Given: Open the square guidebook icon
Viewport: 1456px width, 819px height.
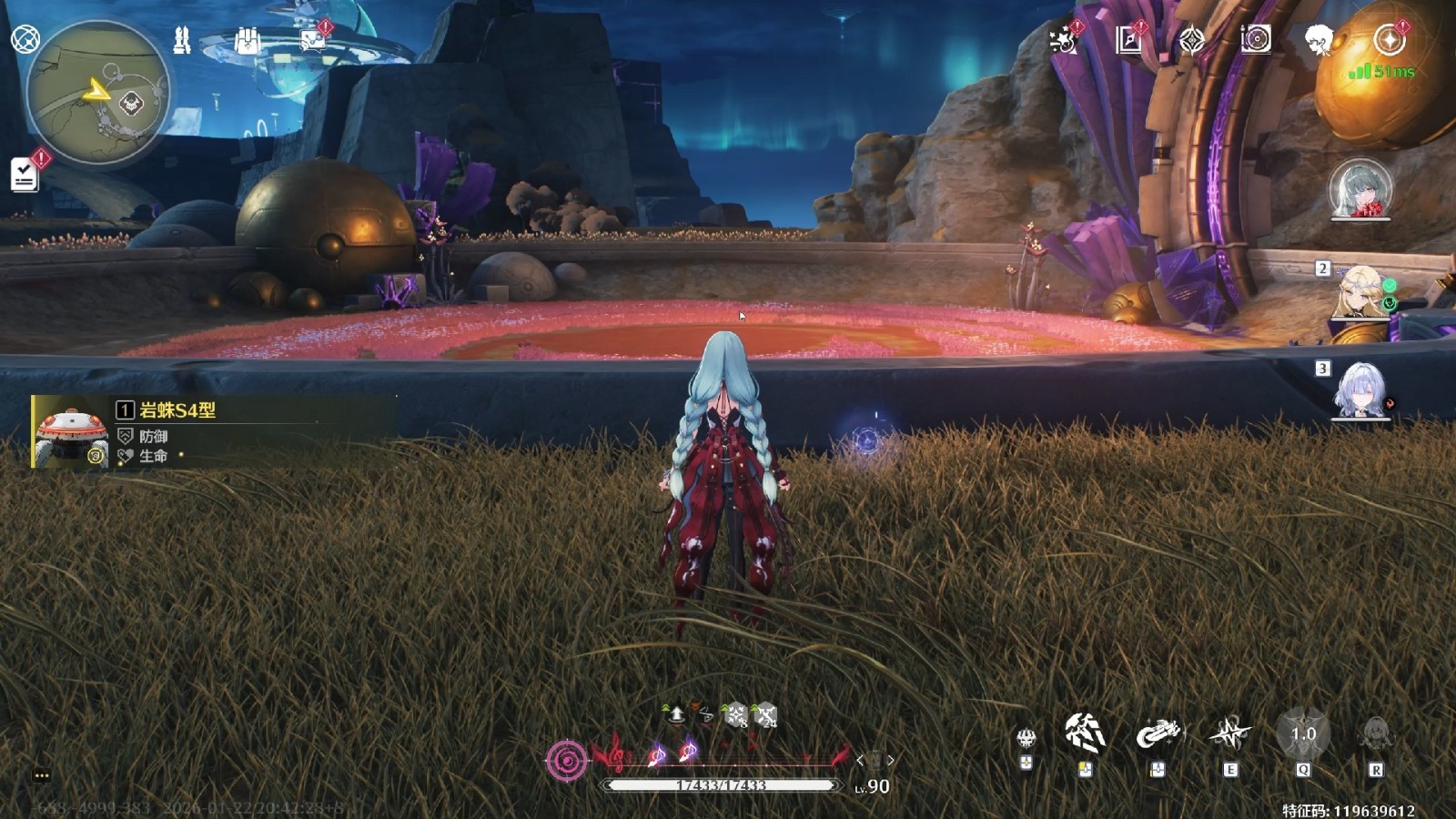Looking at the screenshot, I should (1128, 40).
